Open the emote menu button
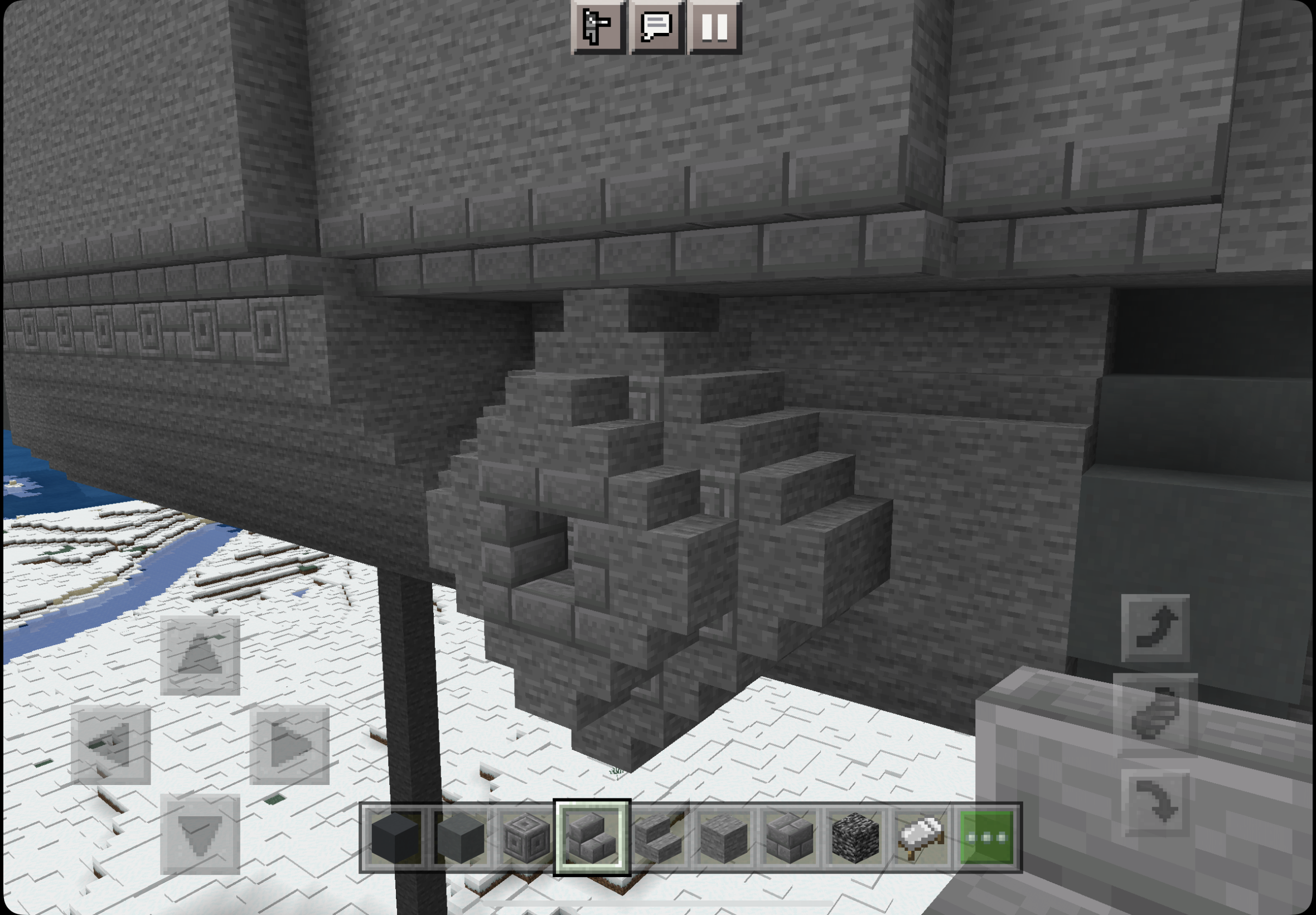 pyautogui.click(x=598, y=27)
